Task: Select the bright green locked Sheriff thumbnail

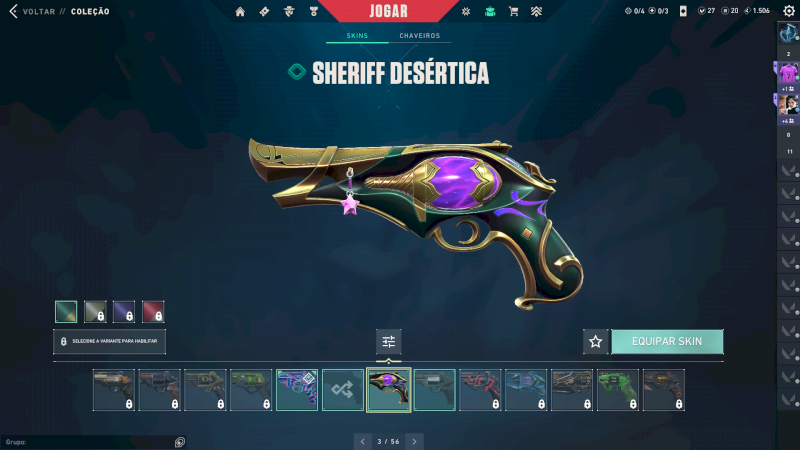Action: 618,390
